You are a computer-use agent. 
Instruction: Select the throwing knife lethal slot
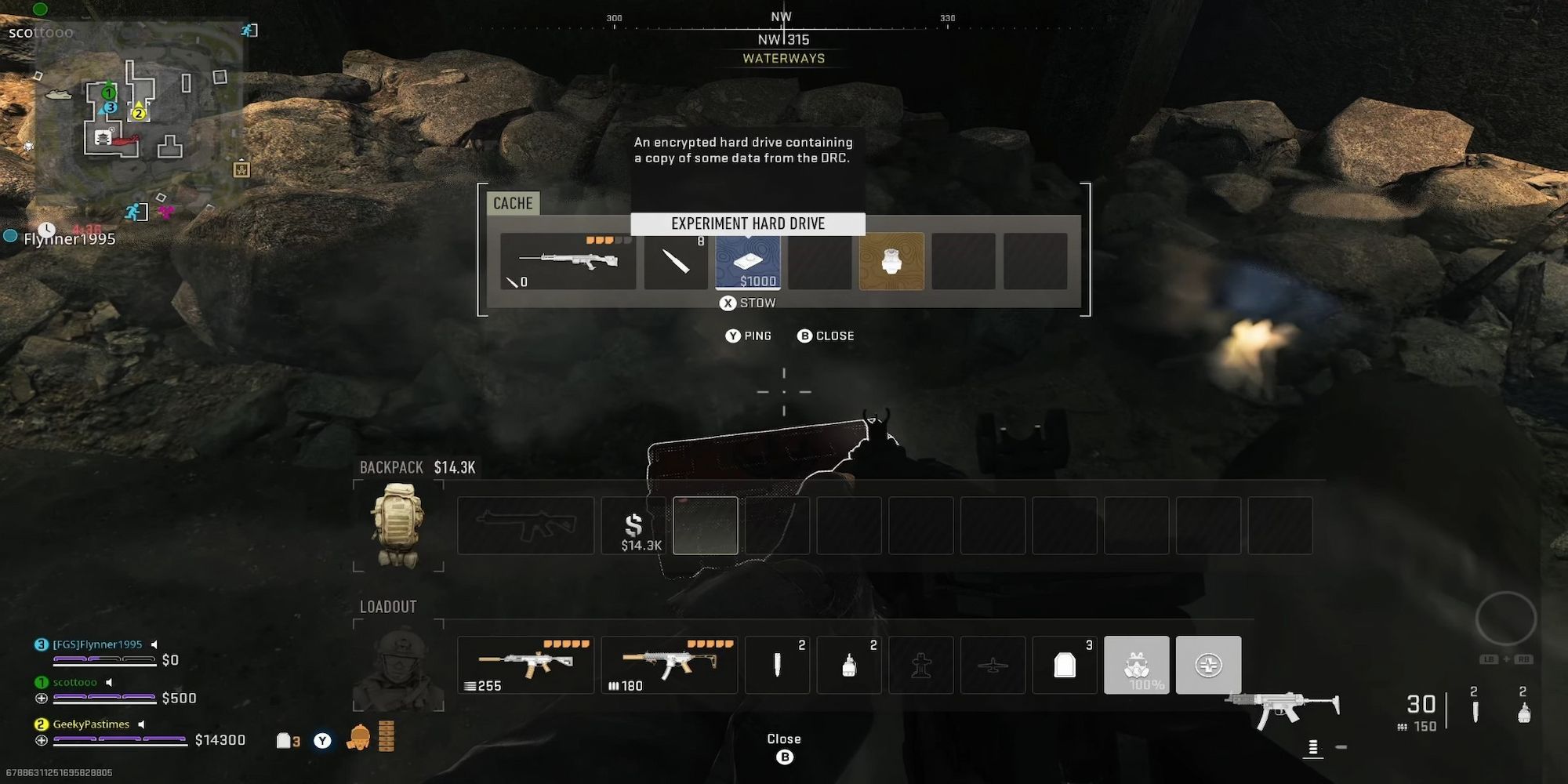(x=776, y=665)
